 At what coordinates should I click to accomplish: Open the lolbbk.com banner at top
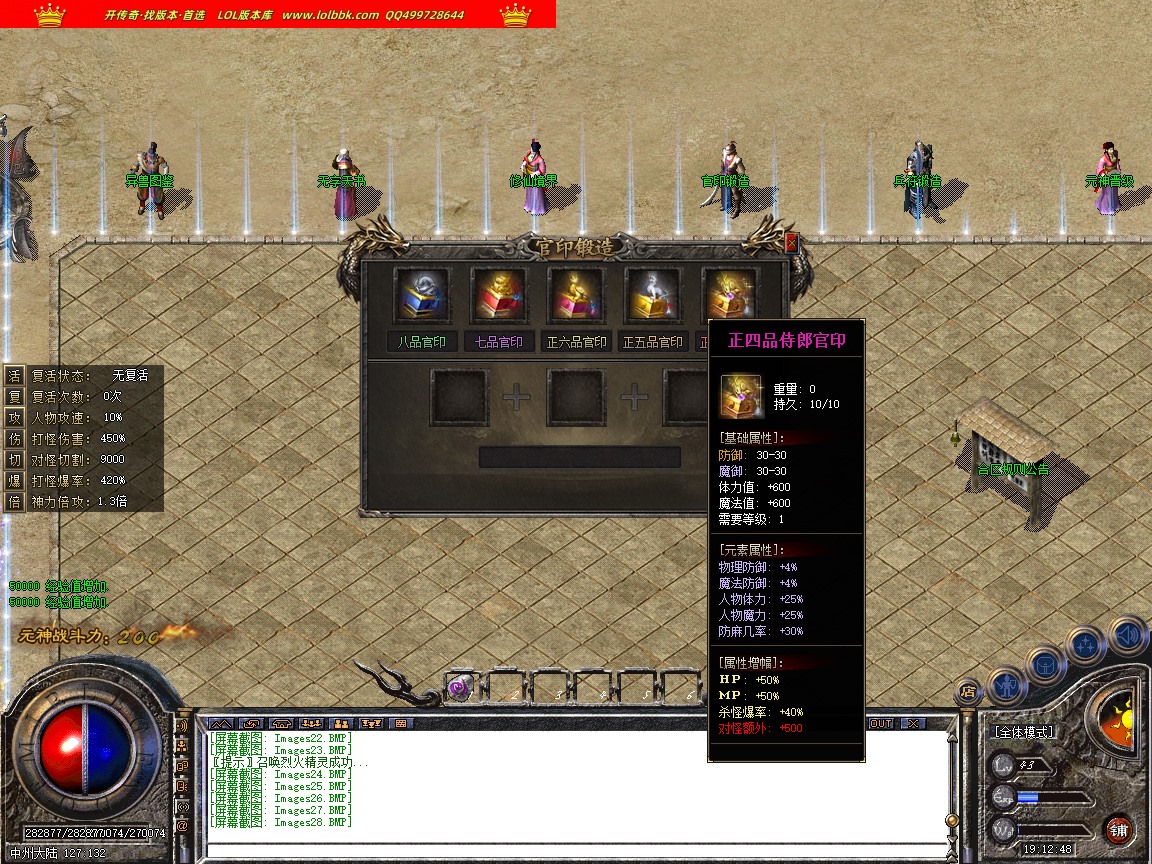click(277, 14)
